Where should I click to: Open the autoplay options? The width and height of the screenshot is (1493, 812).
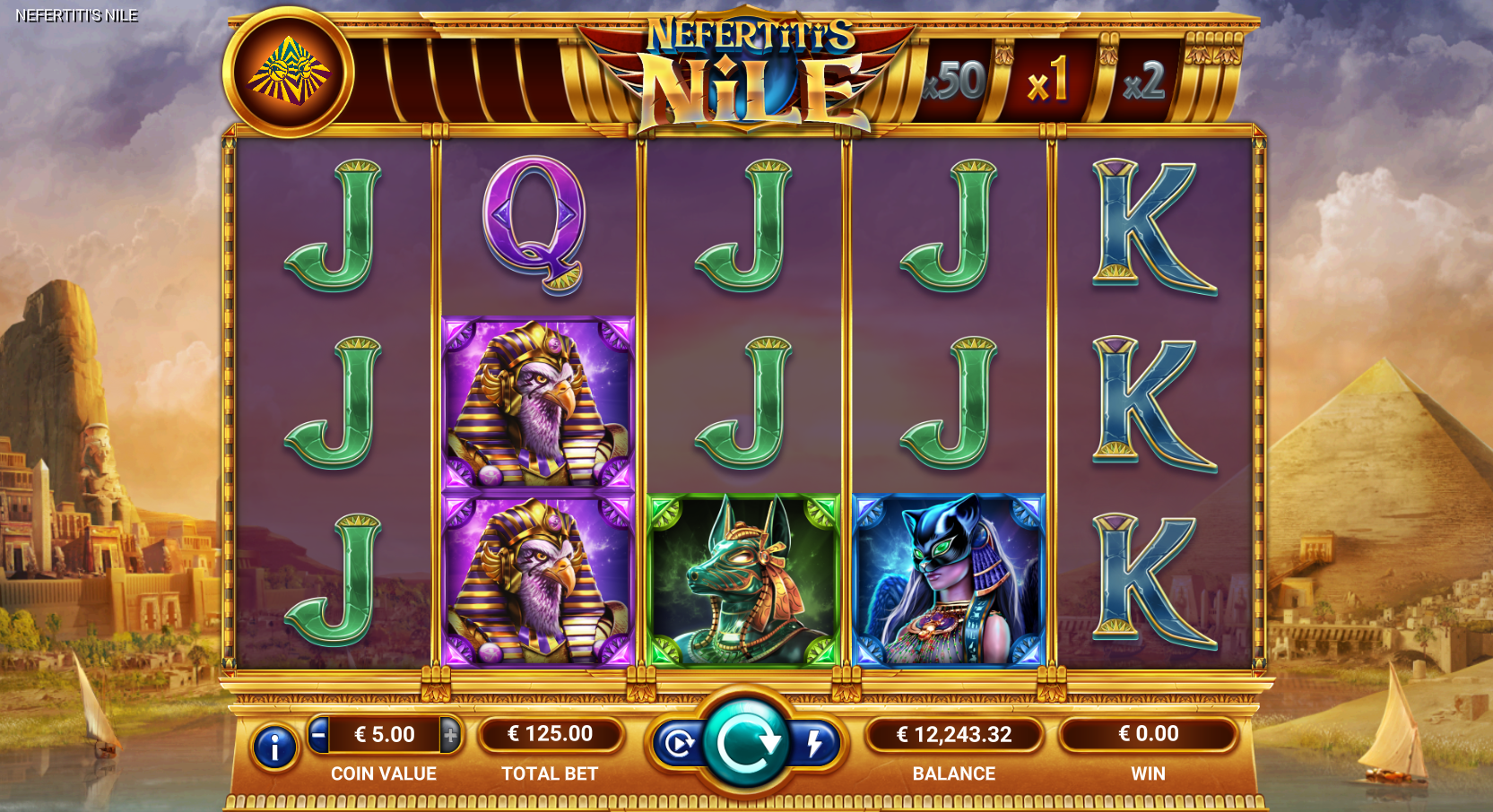coord(678,744)
